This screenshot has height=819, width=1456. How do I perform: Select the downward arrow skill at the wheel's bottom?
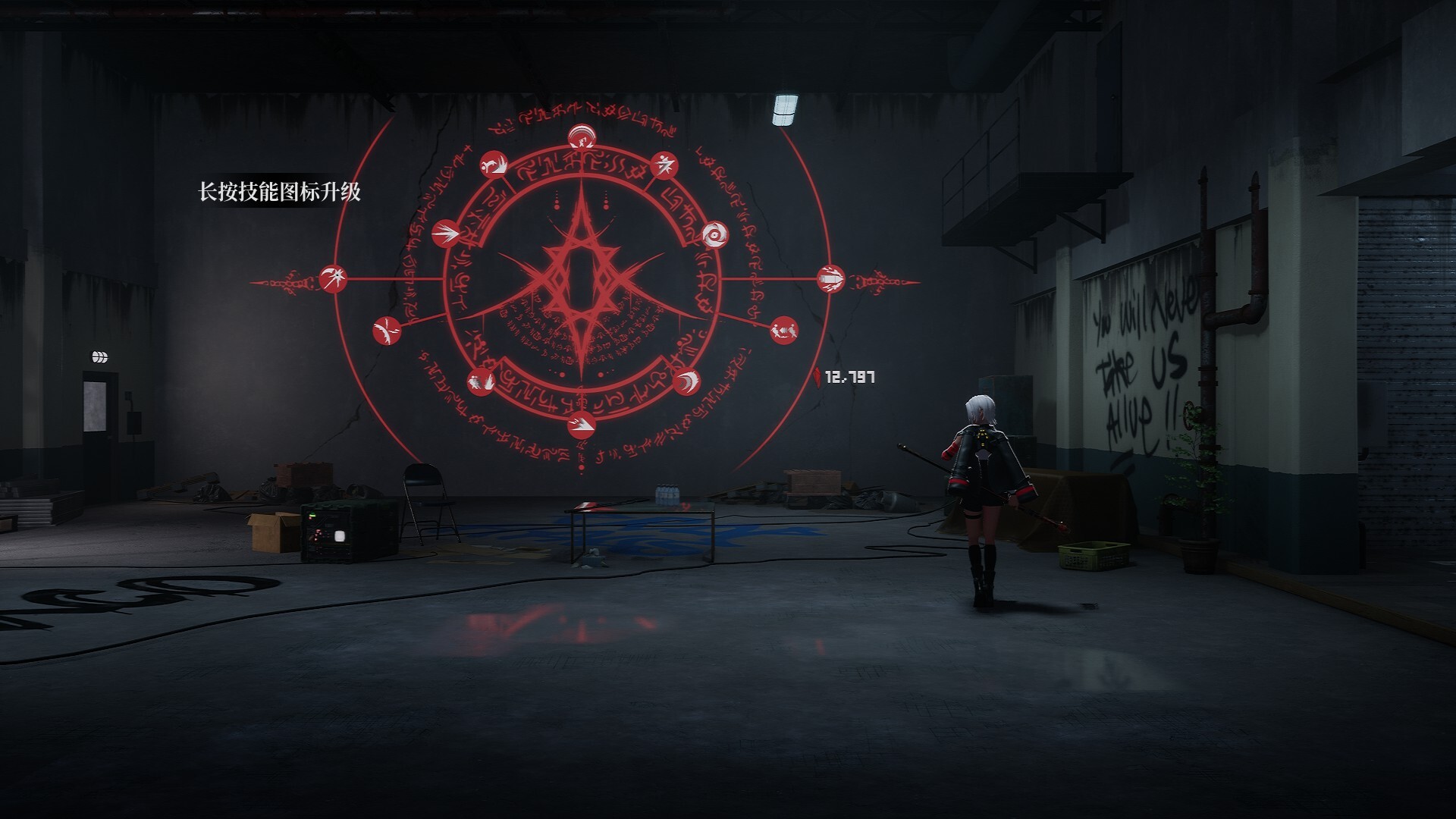click(x=580, y=422)
